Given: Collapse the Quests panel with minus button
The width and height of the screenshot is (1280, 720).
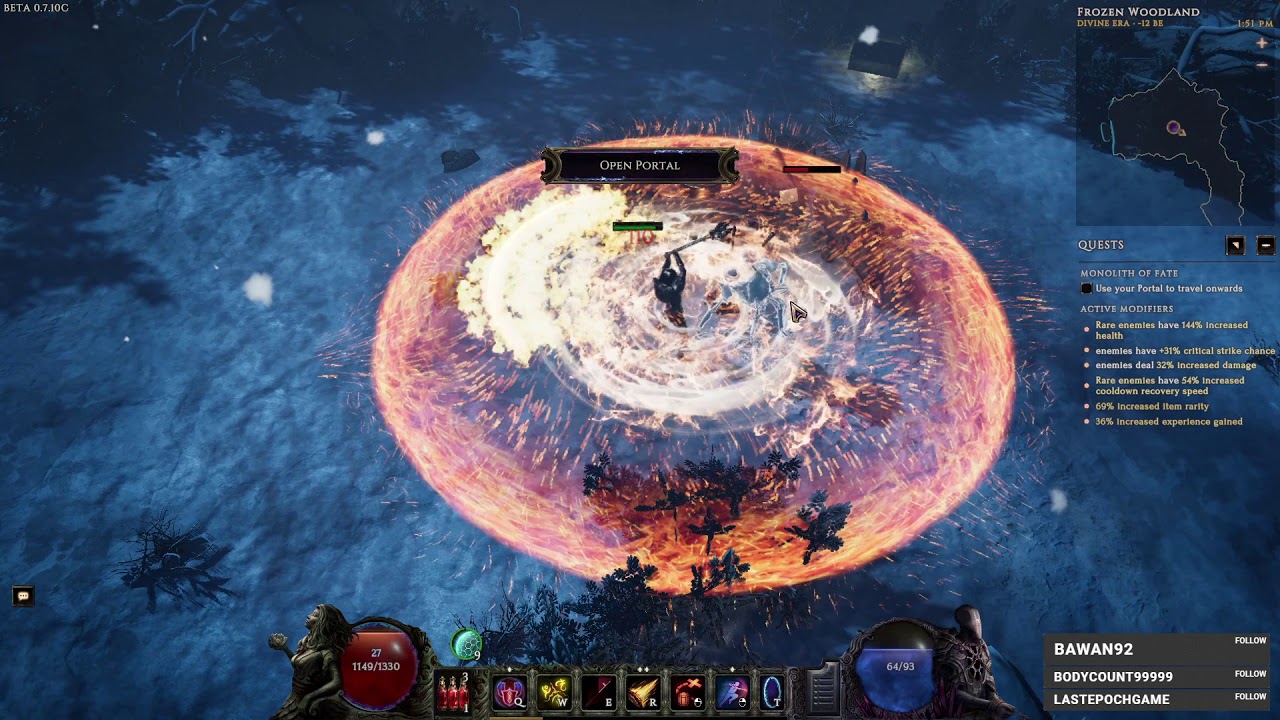Looking at the screenshot, I should point(1265,245).
